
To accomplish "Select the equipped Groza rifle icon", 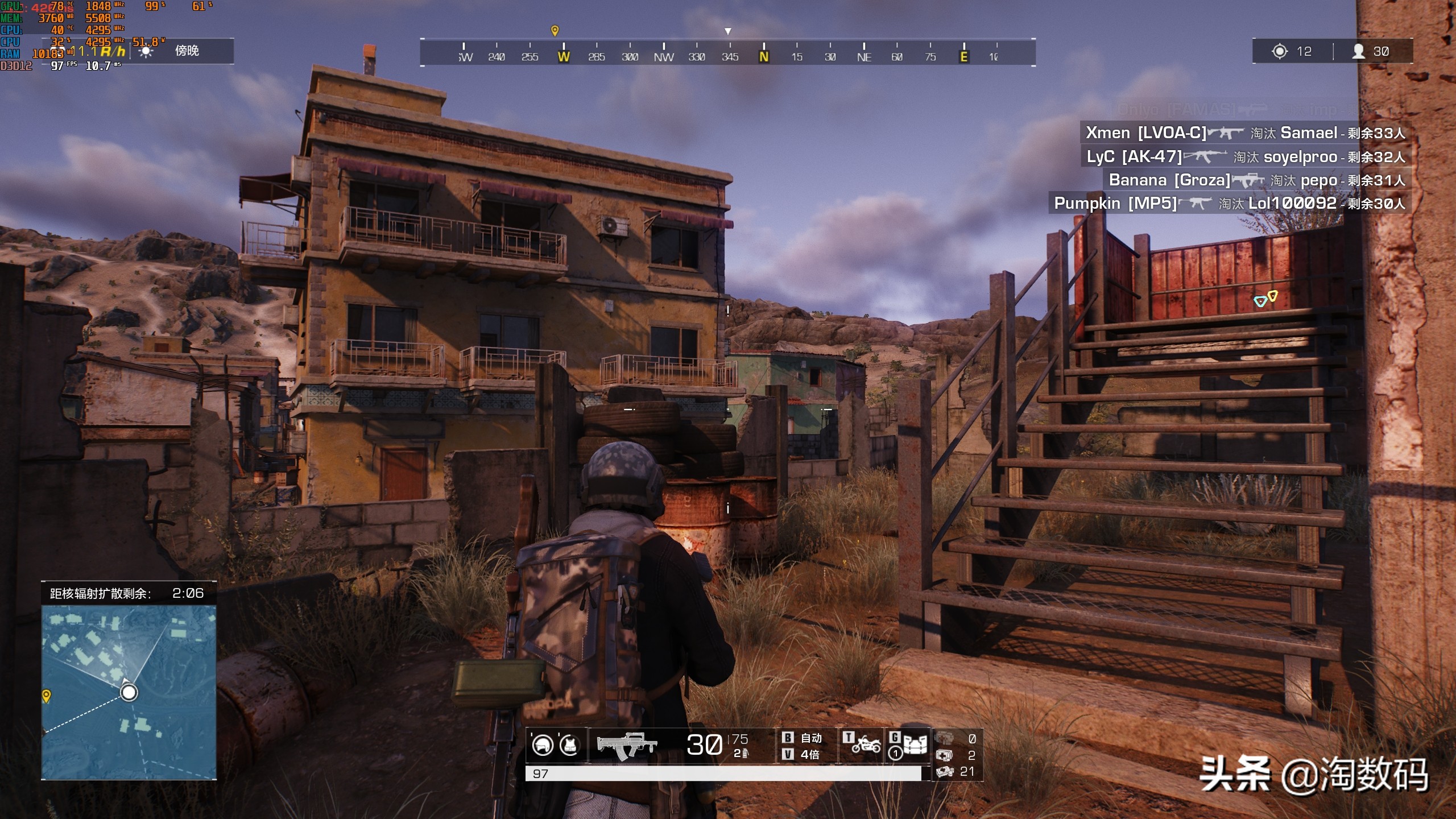I will coord(627,745).
